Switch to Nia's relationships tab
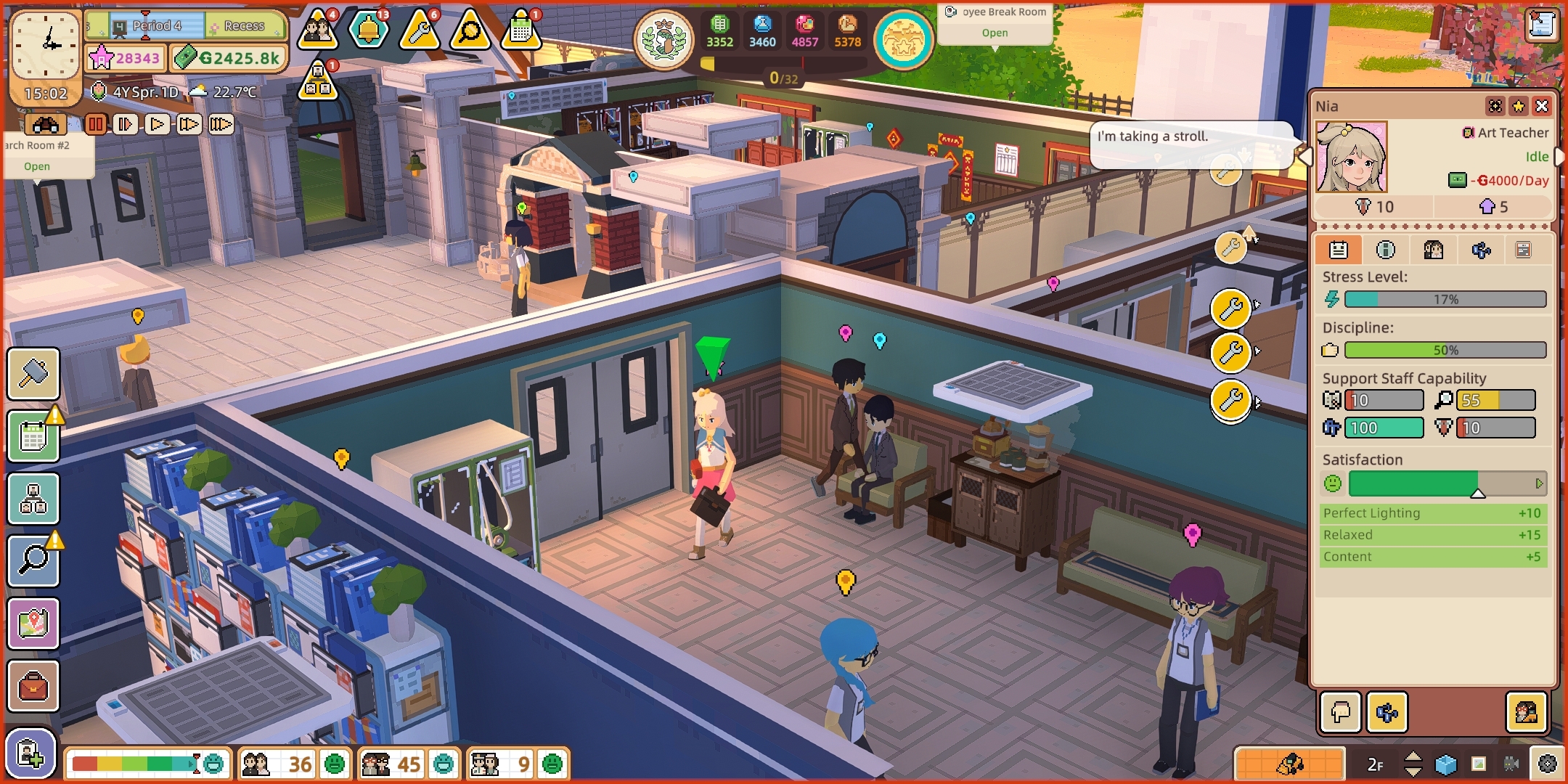 tap(1434, 249)
